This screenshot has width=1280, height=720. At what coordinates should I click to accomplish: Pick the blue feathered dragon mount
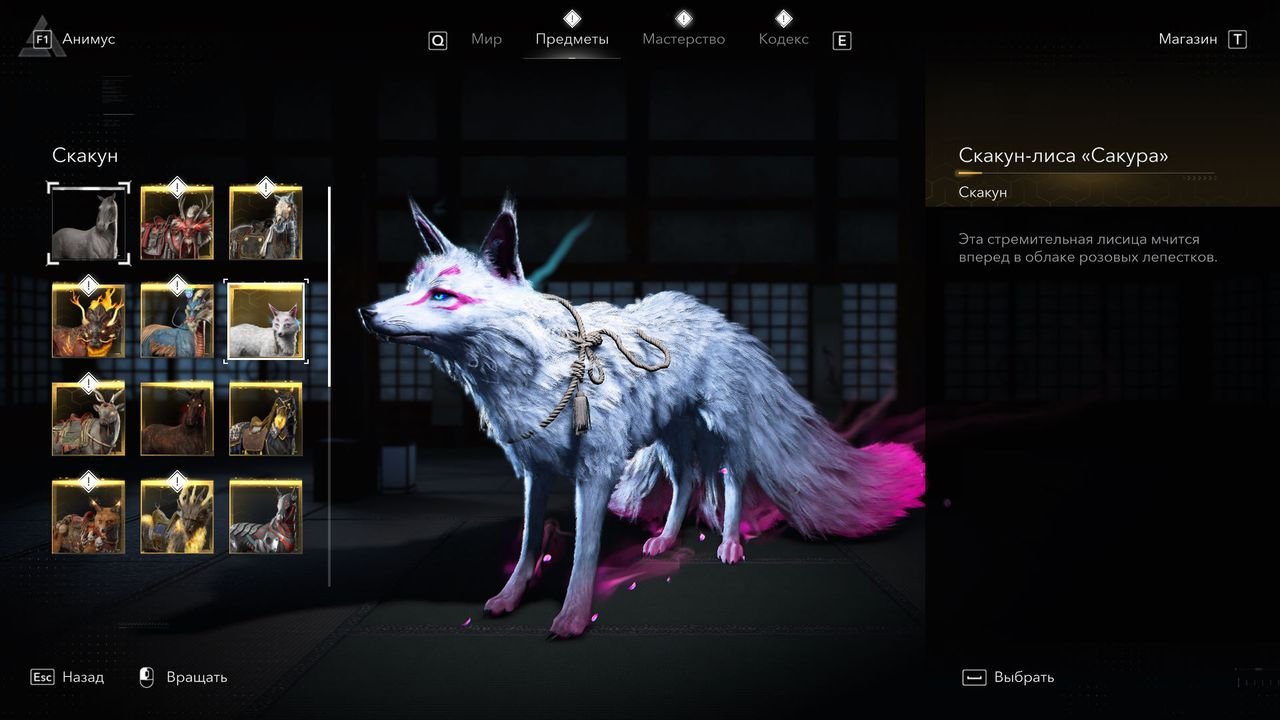pyautogui.click(x=177, y=320)
